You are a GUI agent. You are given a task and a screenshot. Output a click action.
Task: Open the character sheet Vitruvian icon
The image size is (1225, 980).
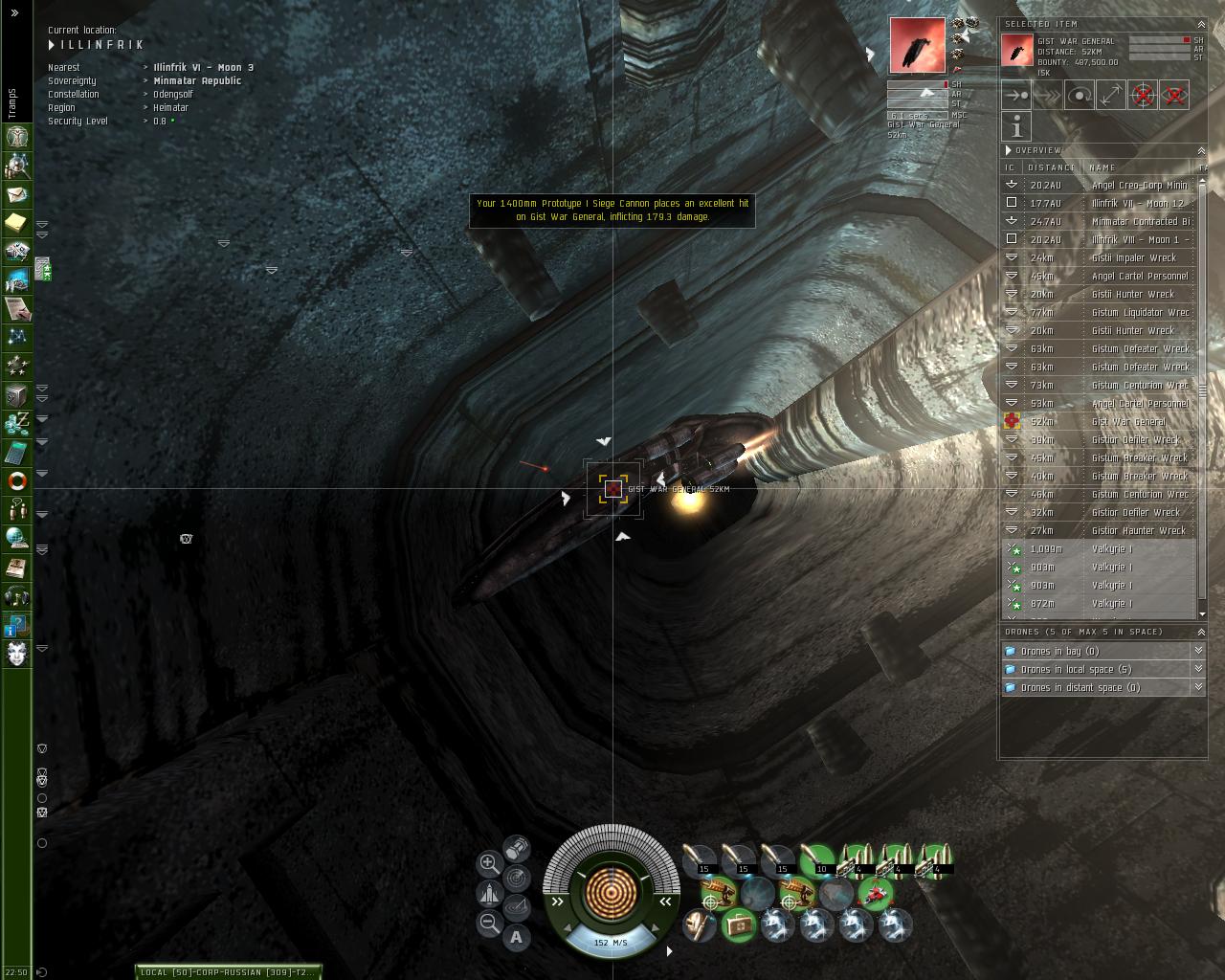[17, 137]
